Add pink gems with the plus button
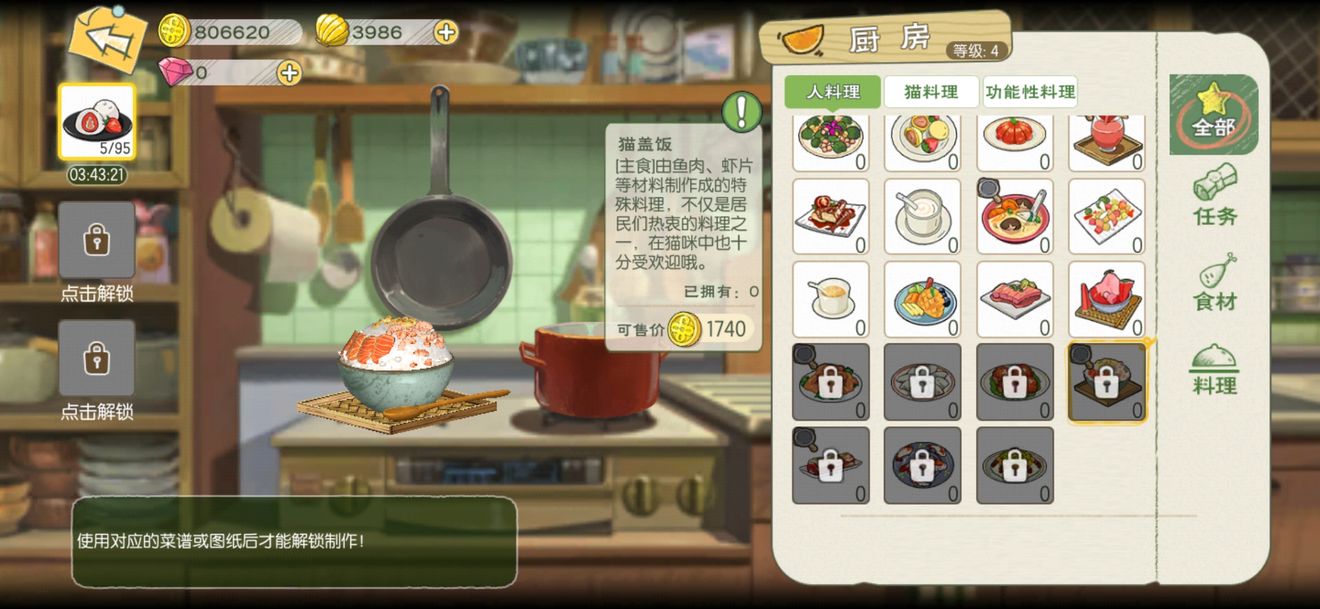The image size is (1320, 609). [289, 72]
